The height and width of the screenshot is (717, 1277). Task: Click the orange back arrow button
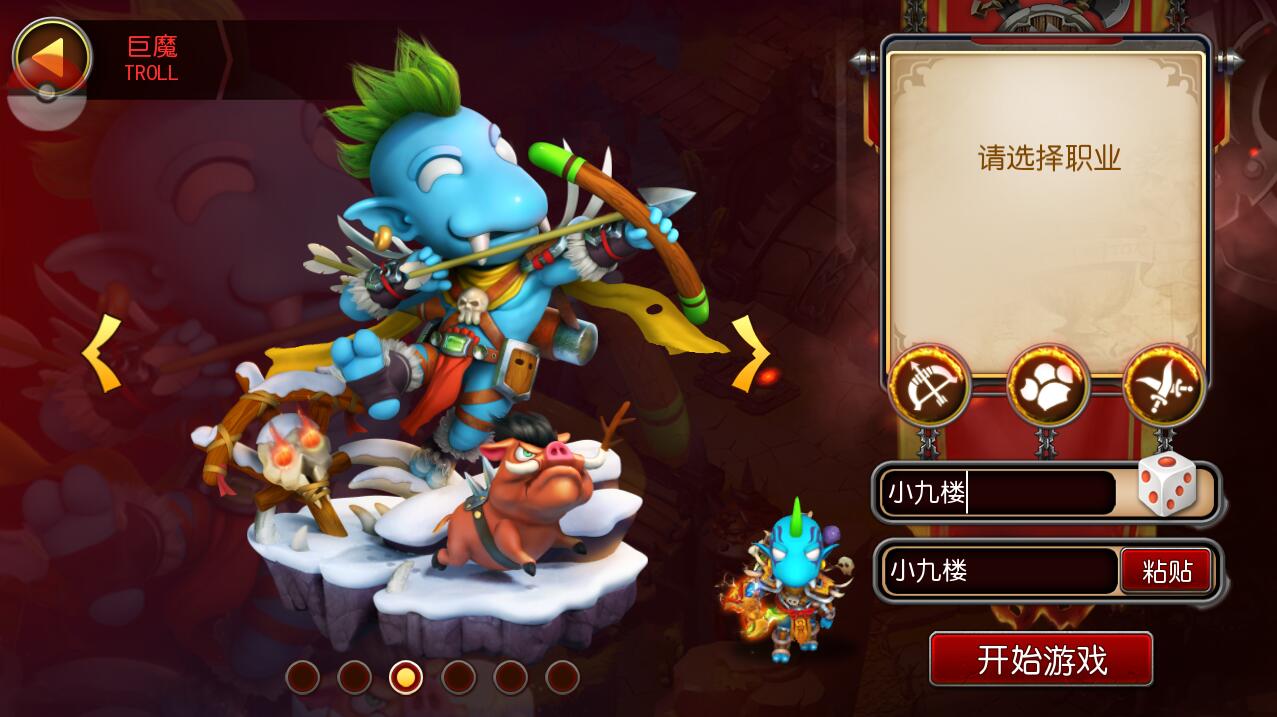tap(51, 56)
